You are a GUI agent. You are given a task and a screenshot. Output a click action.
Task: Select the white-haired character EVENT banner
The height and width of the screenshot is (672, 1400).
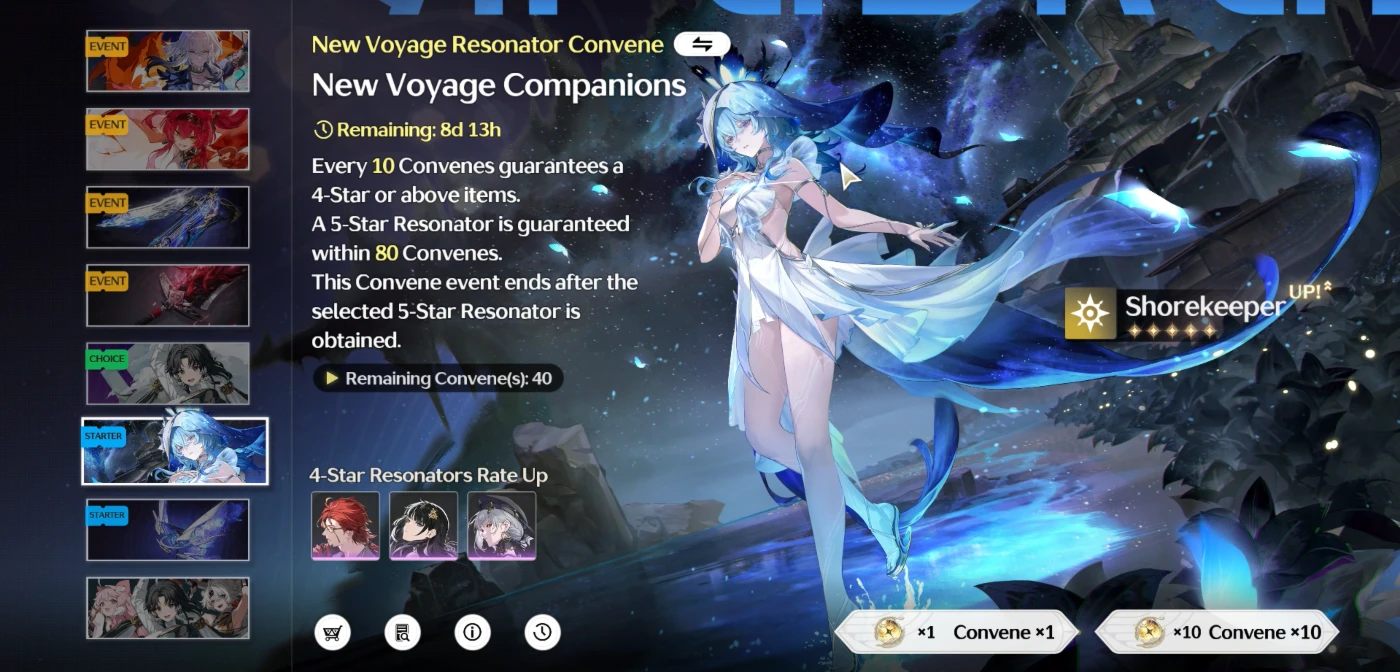pyautogui.click(x=168, y=61)
